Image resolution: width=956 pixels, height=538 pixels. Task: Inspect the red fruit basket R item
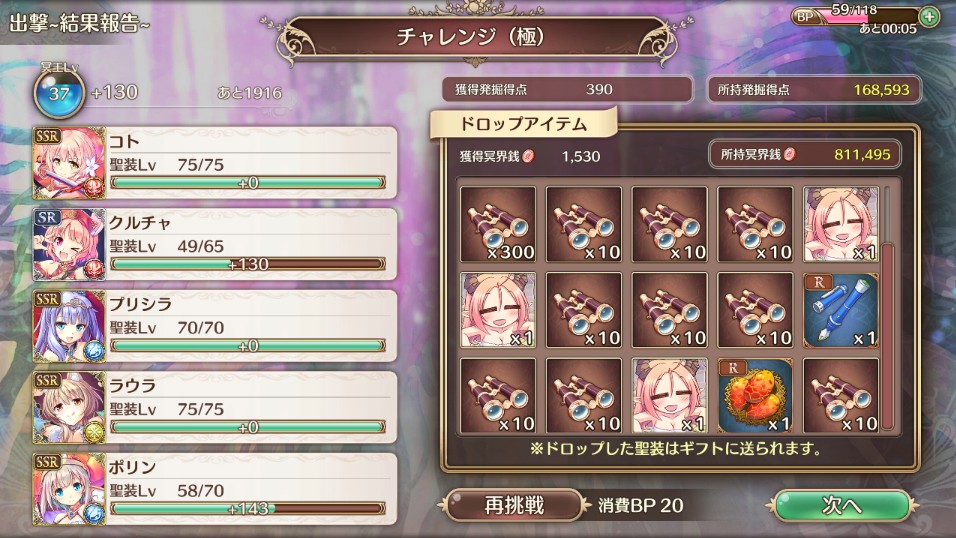click(x=755, y=396)
